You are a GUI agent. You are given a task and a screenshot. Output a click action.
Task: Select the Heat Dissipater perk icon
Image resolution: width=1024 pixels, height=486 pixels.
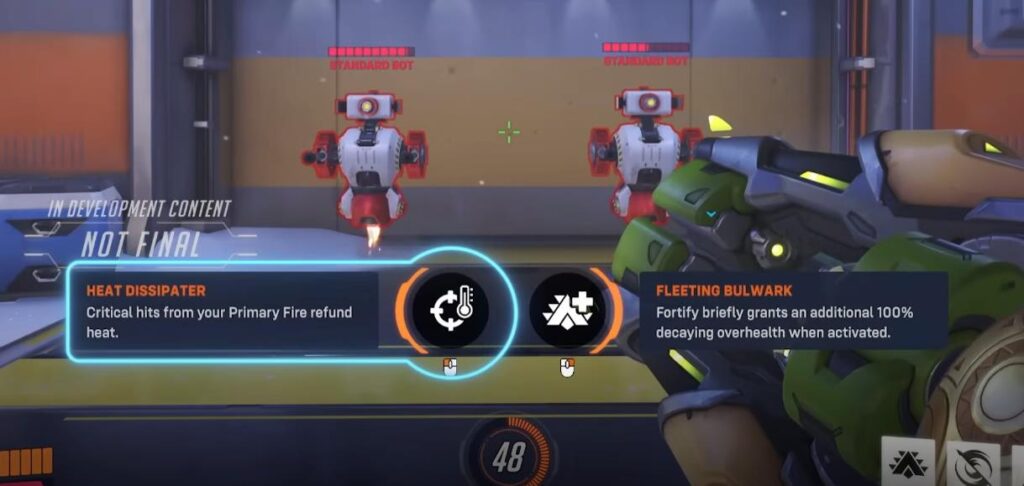[x=450, y=310]
